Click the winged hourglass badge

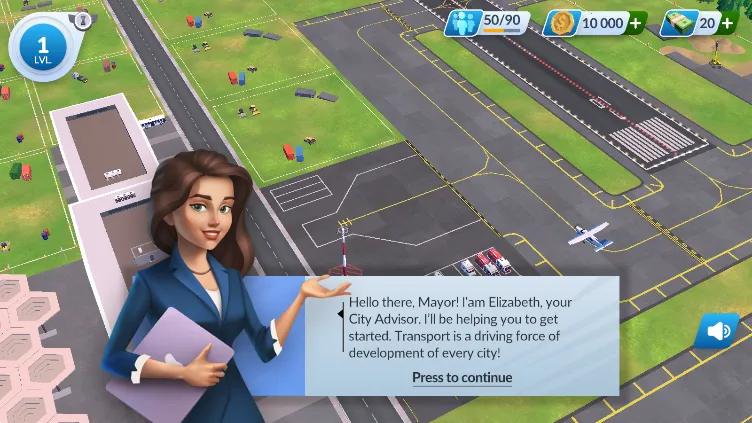click(x=83, y=19)
